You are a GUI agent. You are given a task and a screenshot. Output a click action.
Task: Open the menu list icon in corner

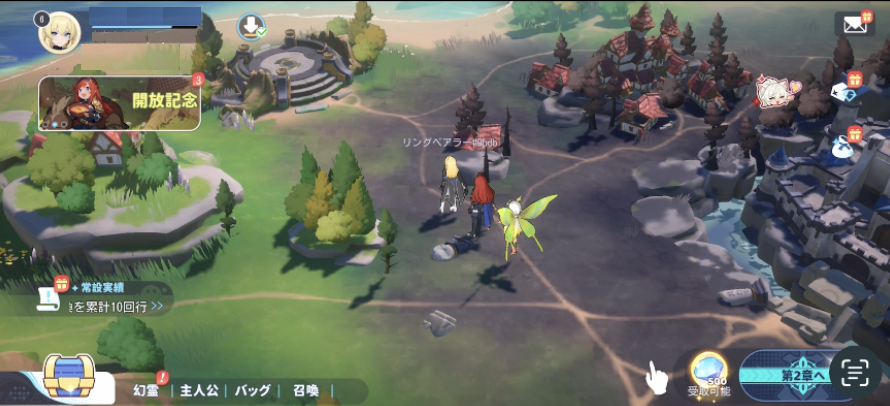pyautogui.click(x=854, y=374)
